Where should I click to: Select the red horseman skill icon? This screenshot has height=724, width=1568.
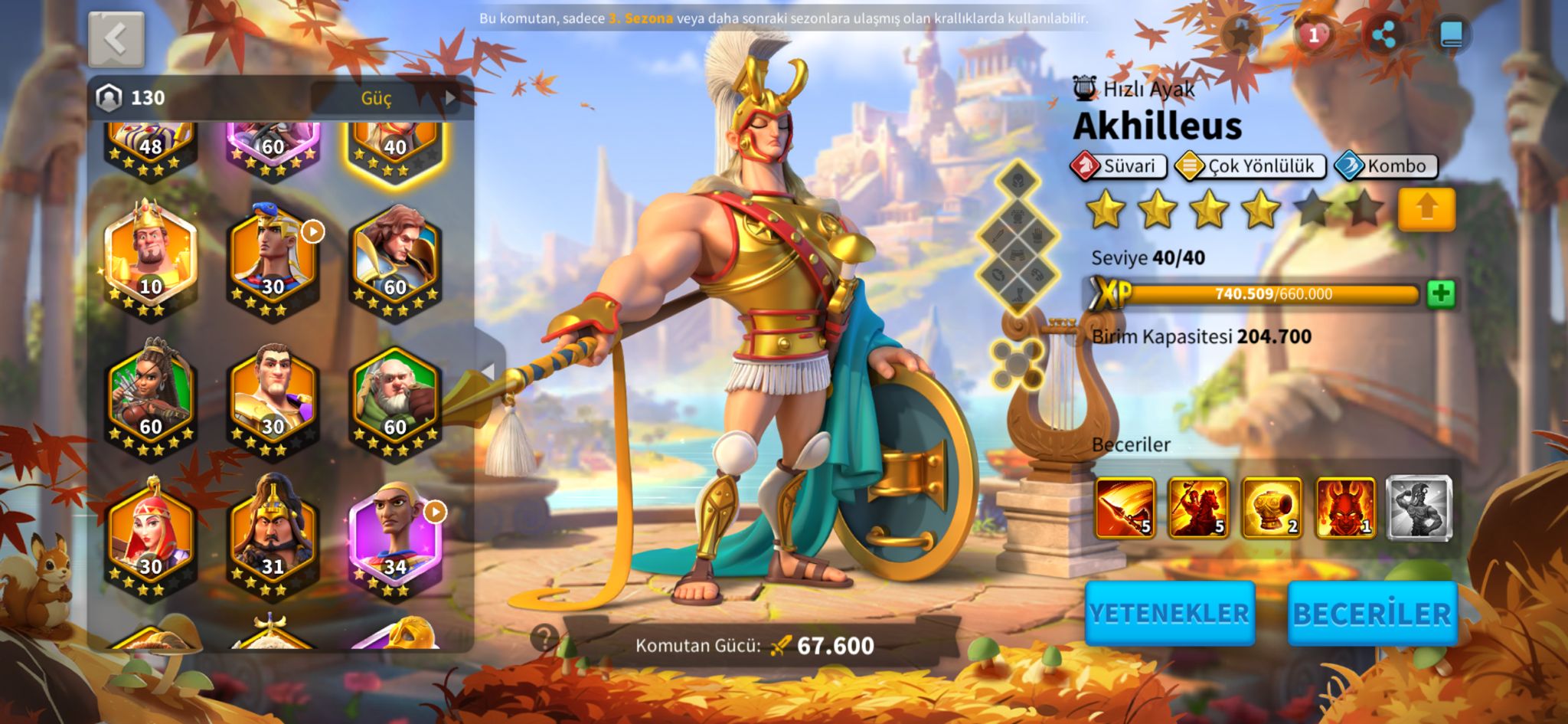pos(1198,507)
